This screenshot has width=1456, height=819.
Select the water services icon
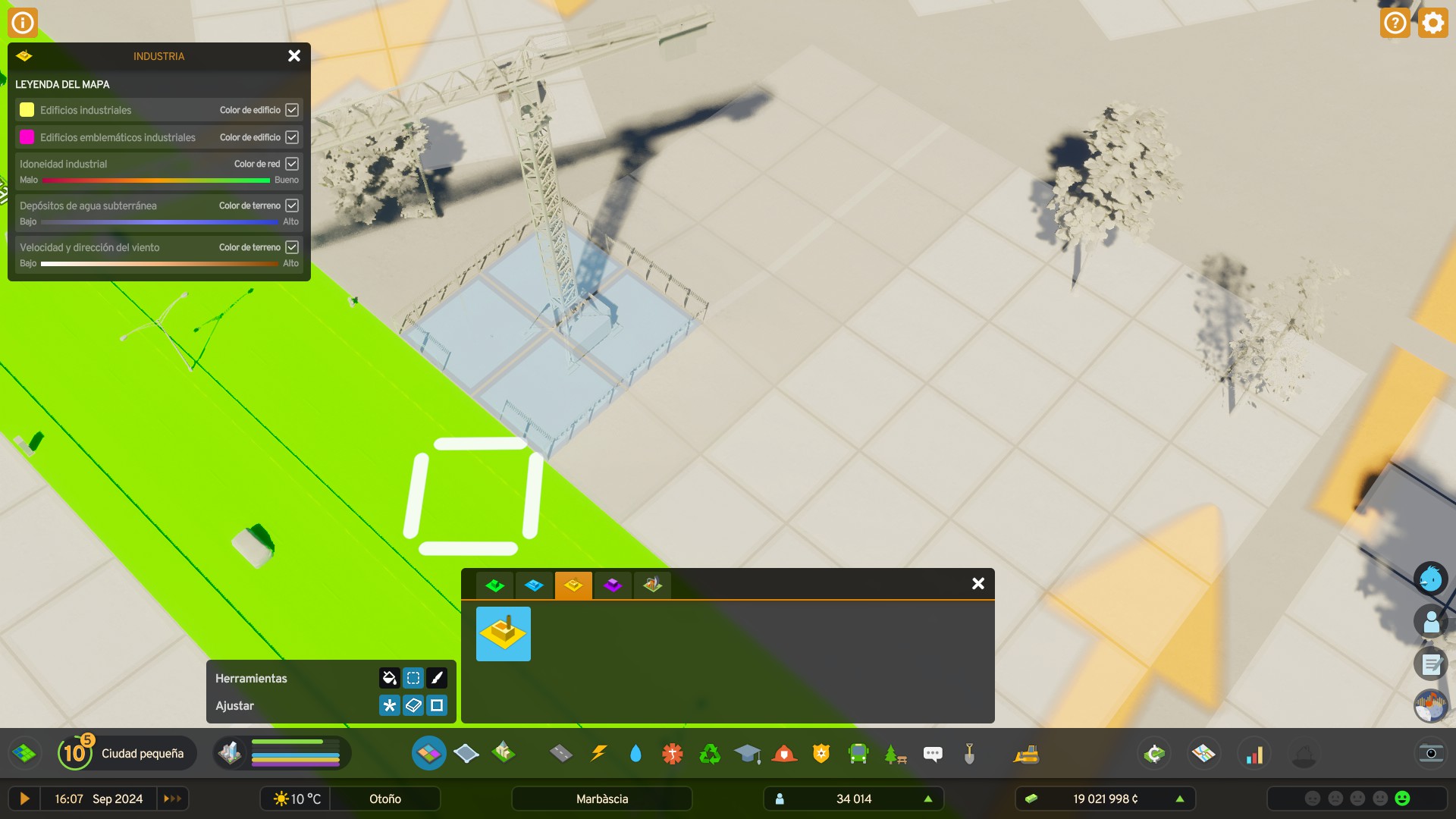point(635,753)
